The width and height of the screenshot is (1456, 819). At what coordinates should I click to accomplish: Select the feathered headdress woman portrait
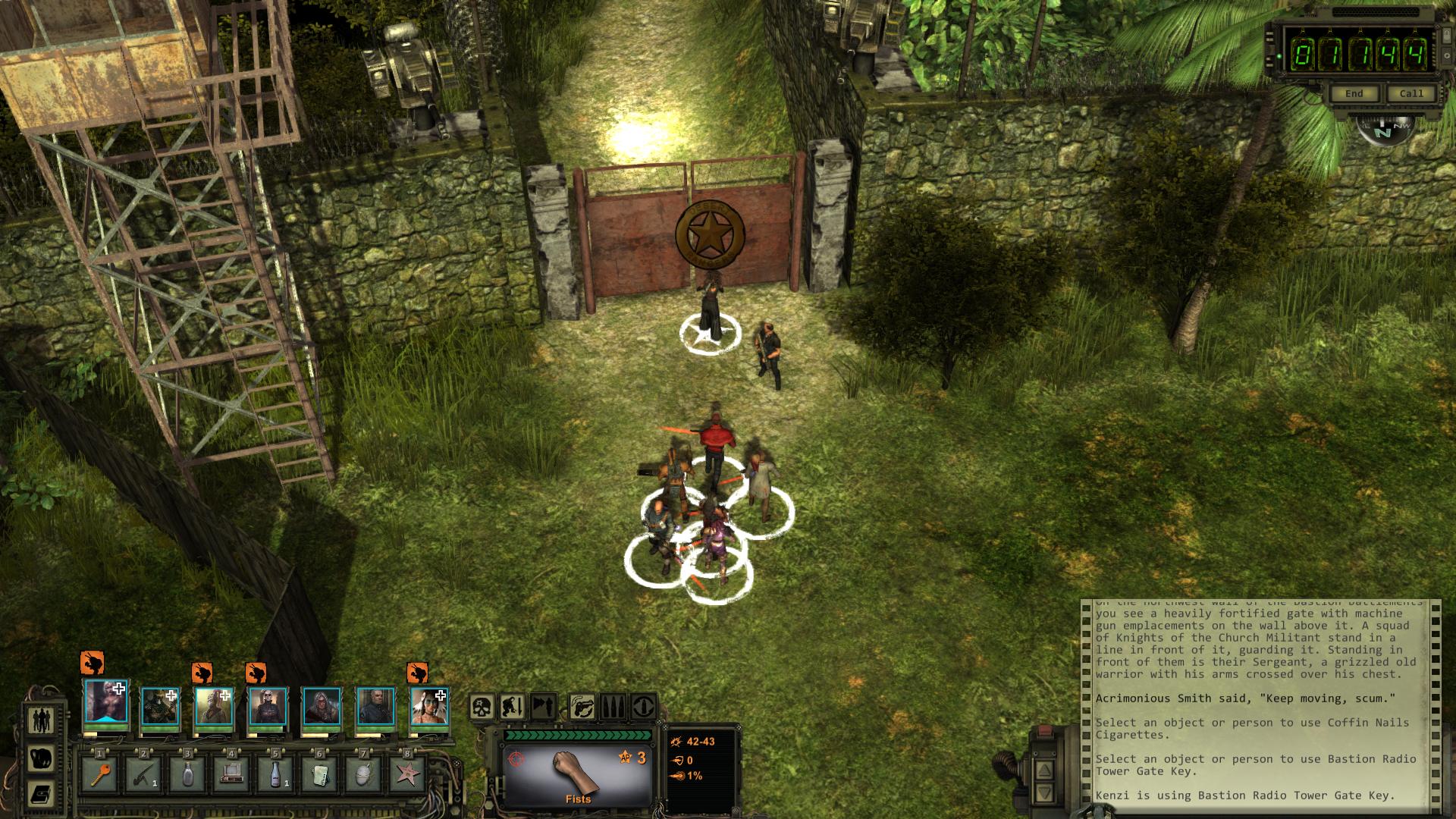point(429,708)
